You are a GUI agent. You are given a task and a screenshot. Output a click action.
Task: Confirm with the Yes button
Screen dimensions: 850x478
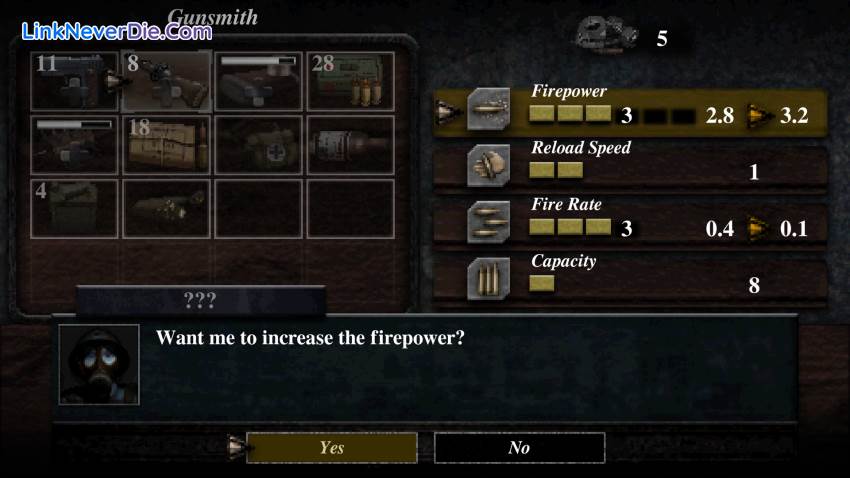pyautogui.click(x=331, y=448)
